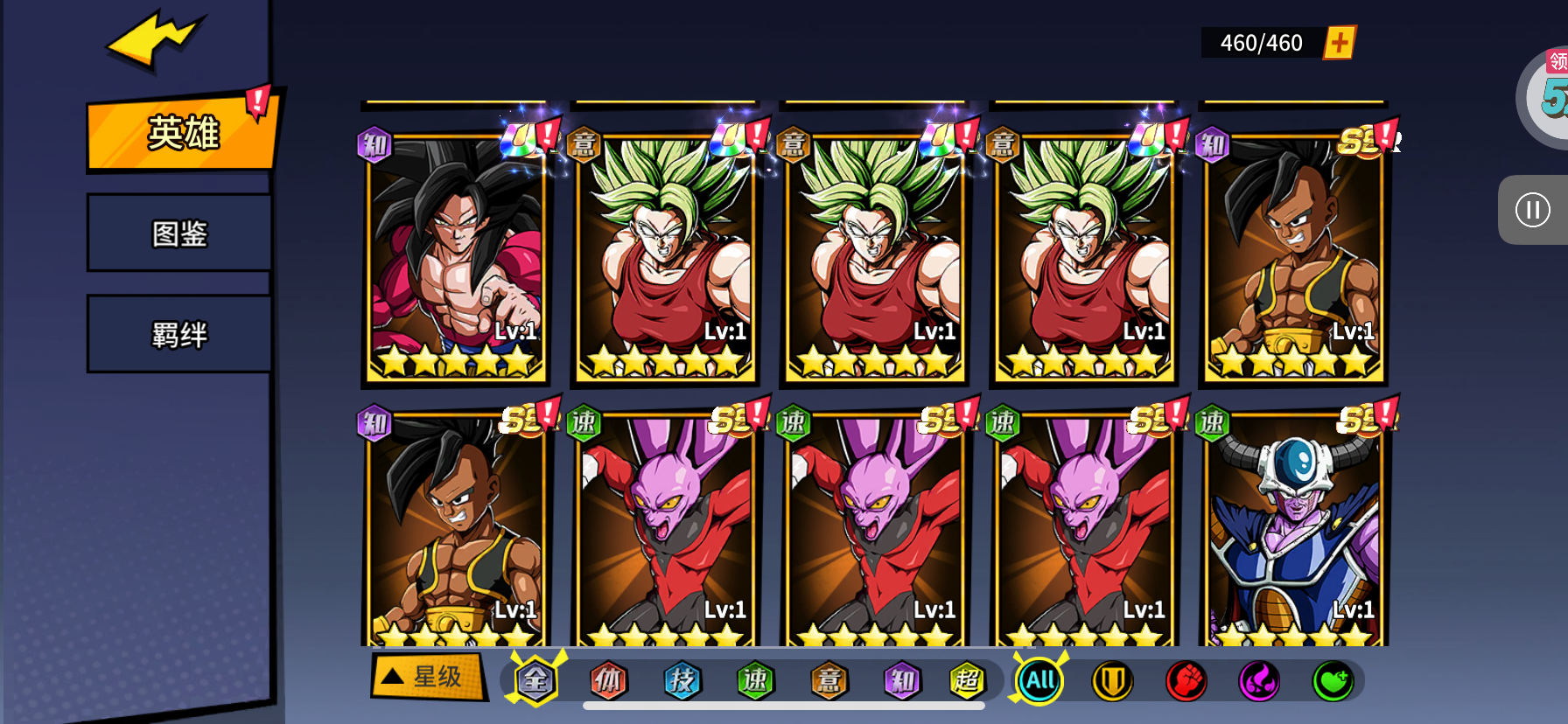
Task: Filter heroes by the purple 知 type
Action: click(x=902, y=680)
